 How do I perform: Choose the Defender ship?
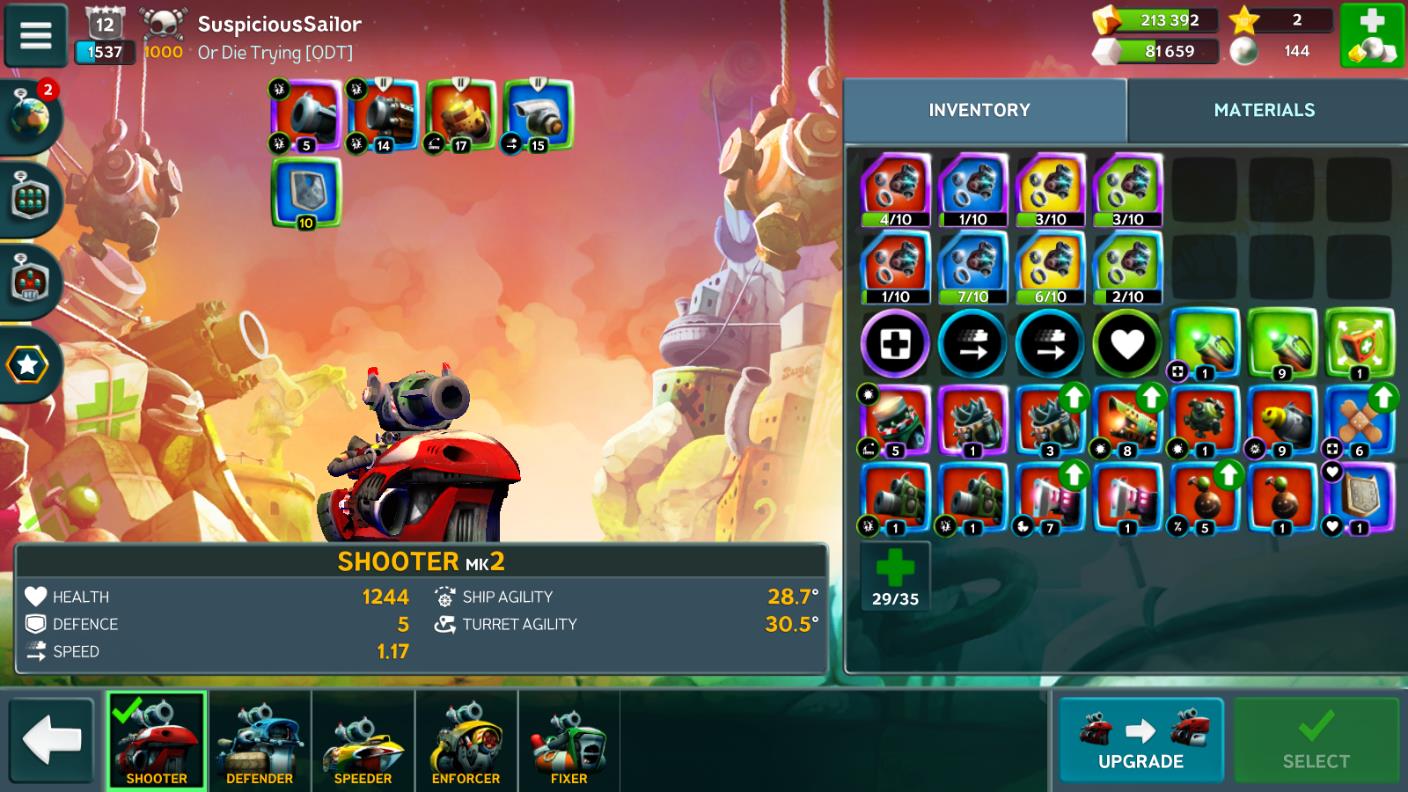pos(259,739)
